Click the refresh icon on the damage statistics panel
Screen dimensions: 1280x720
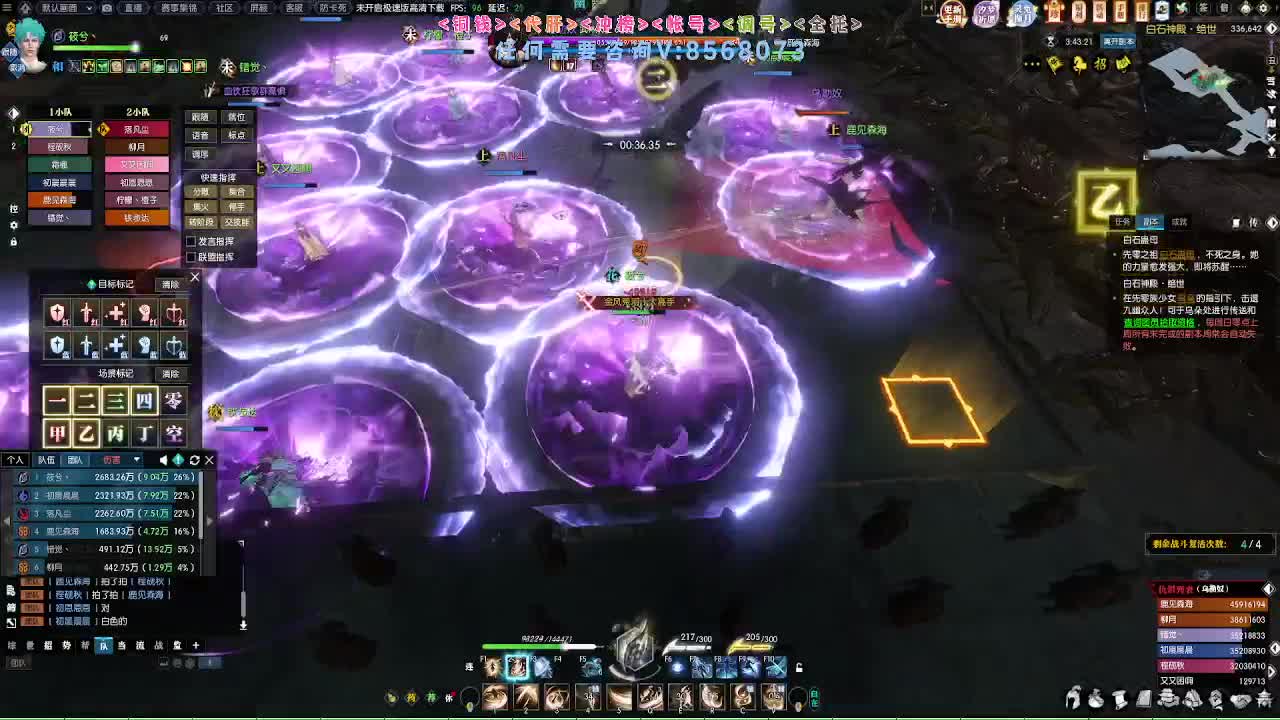tap(194, 459)
